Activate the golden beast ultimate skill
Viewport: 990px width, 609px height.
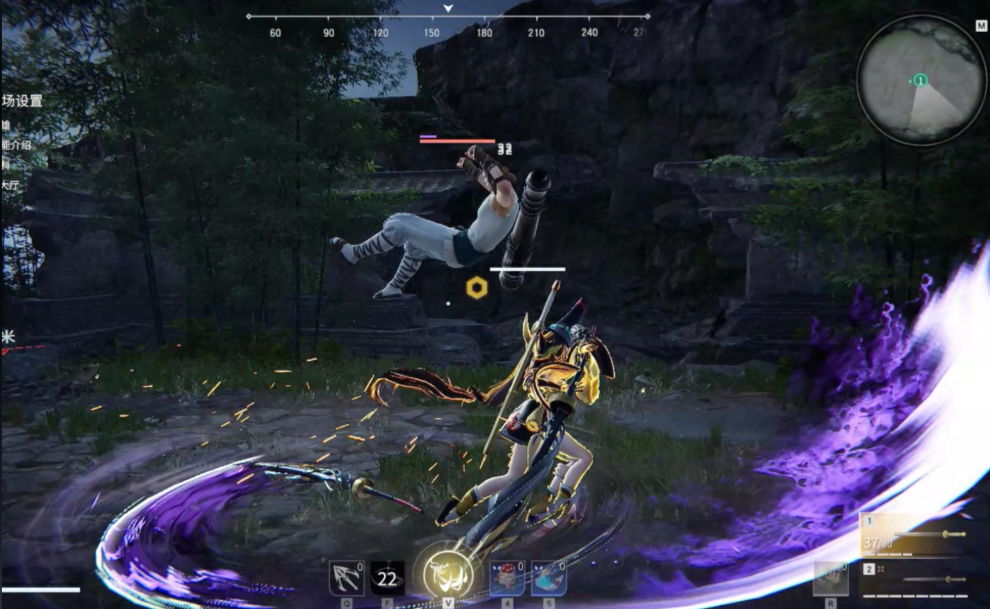(440, 574)
